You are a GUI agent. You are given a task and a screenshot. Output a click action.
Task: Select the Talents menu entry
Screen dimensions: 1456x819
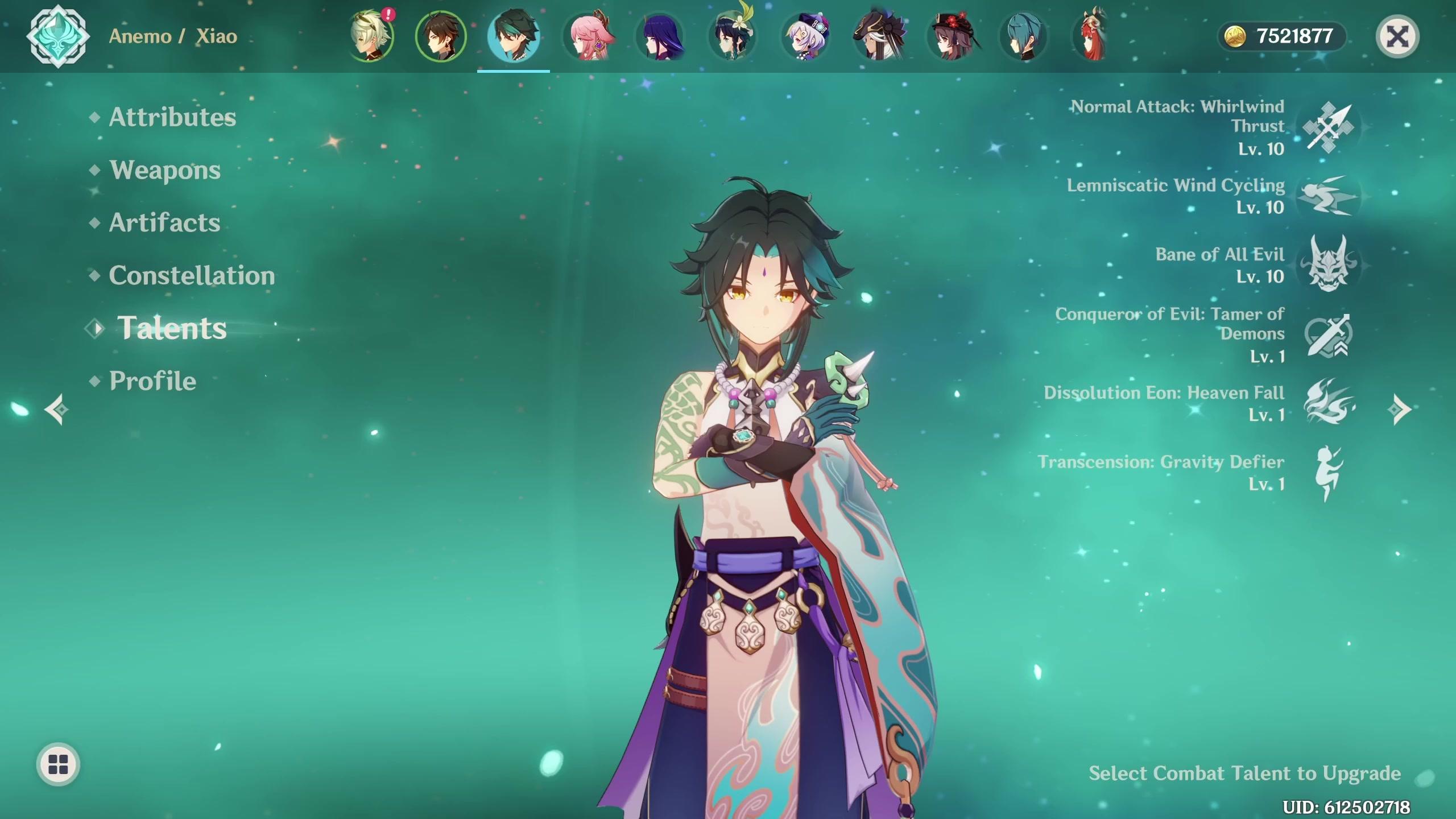tap(171, 328)
